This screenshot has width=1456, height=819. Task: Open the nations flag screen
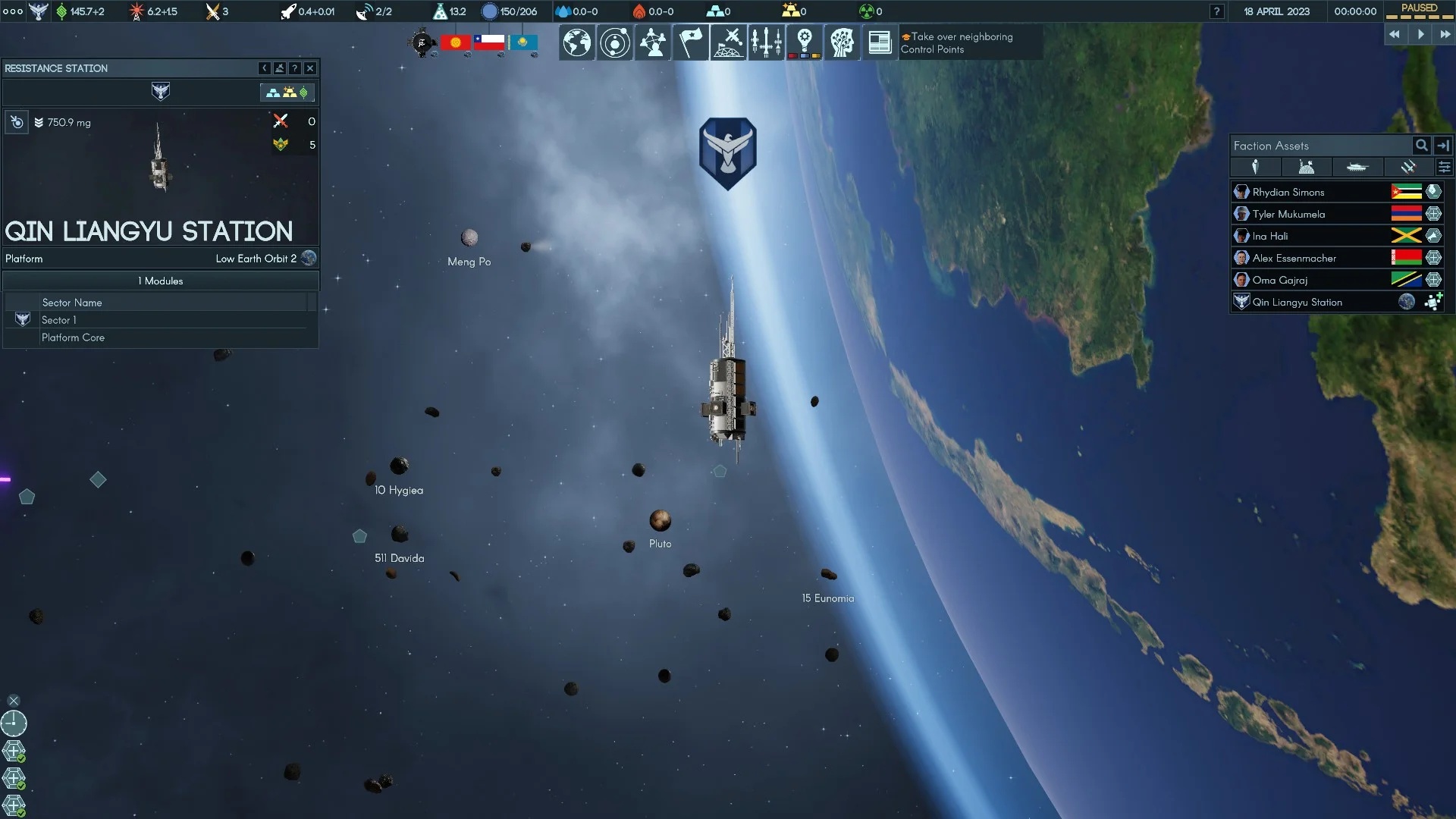[690, 42]
